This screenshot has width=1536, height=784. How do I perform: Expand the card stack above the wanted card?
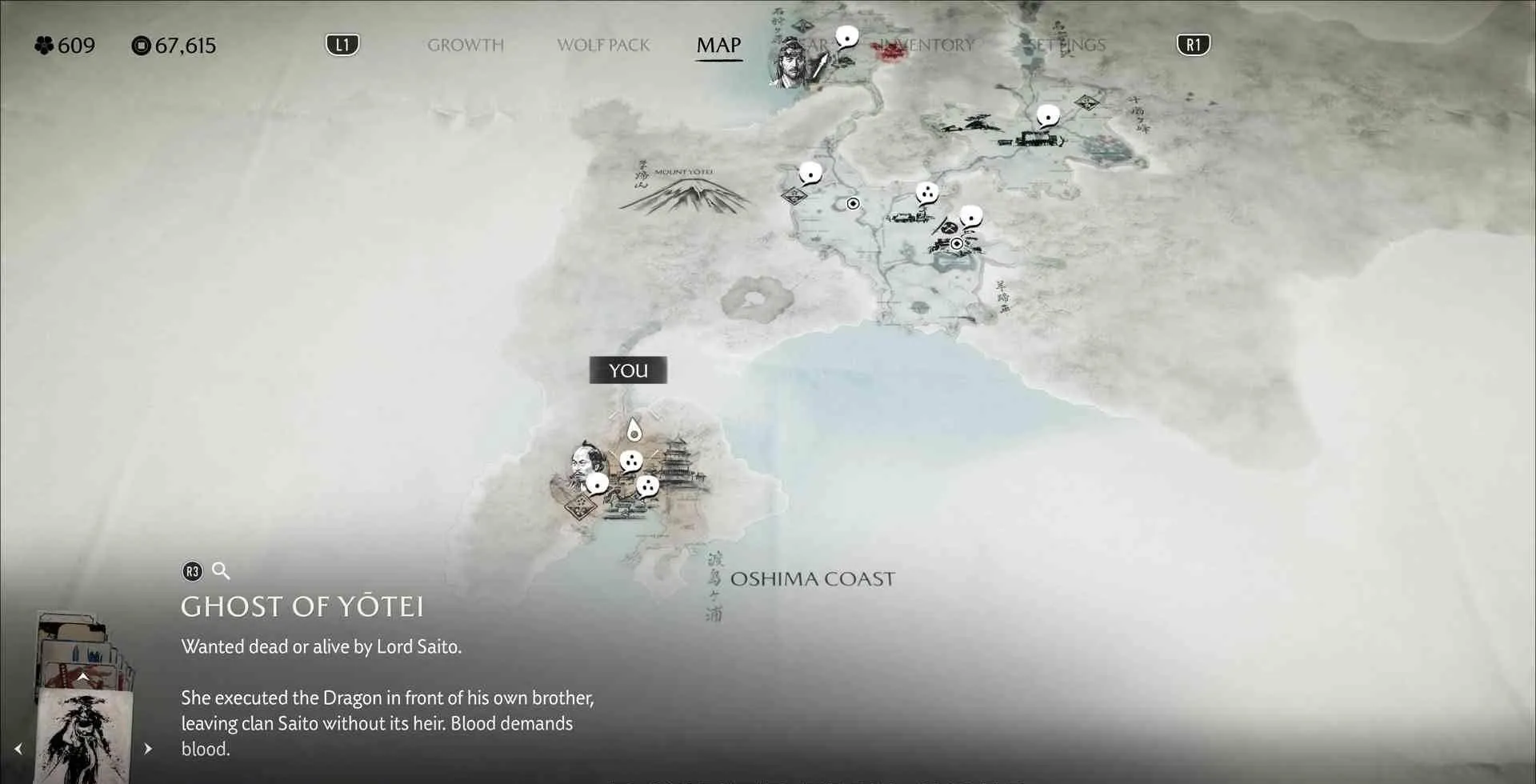click(82, 677)
